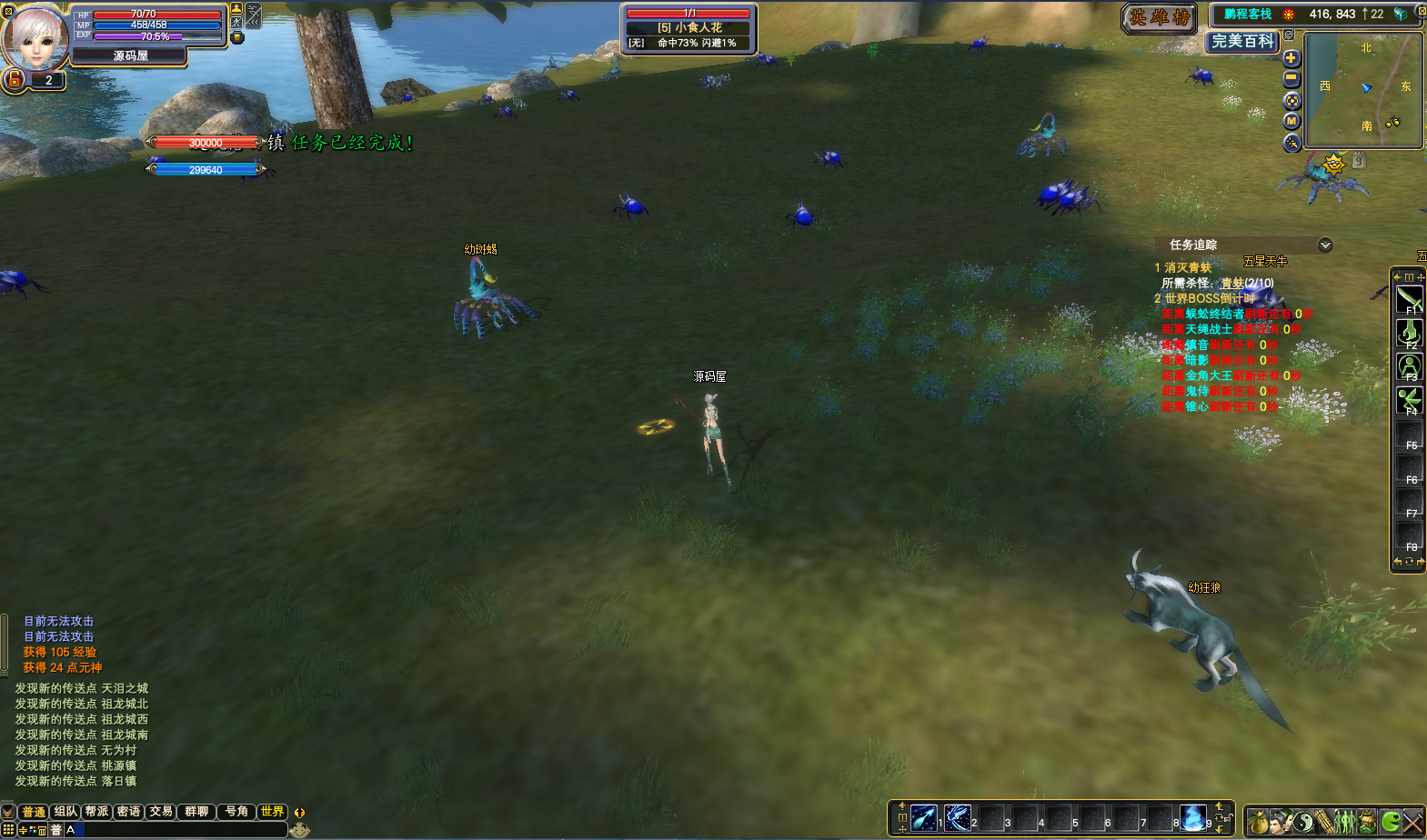Use the skill in hotbar slot 1
This screenshot has width=1427, height=840.
pos(923,817)
